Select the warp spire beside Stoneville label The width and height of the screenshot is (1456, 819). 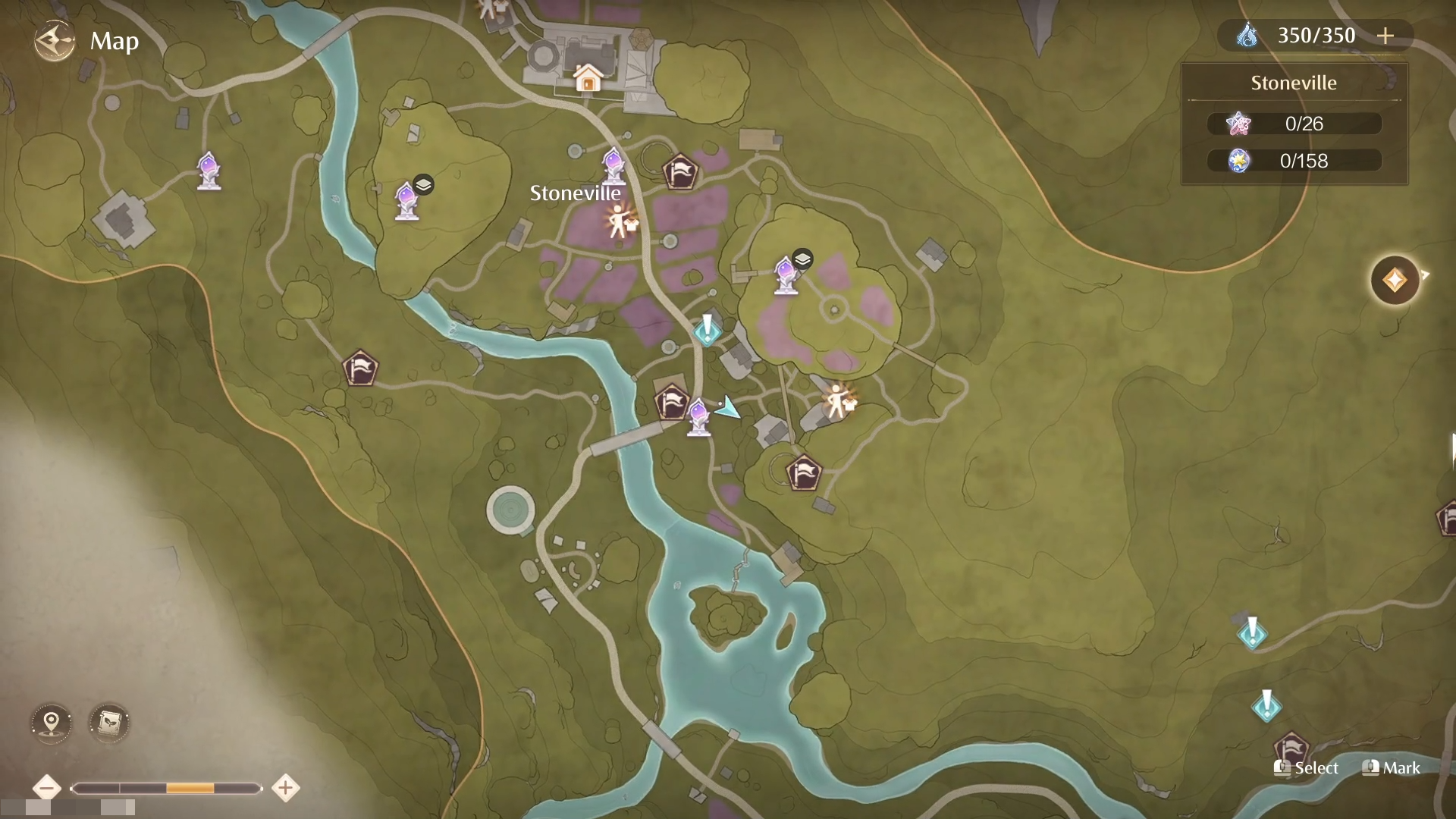(613, 166)
